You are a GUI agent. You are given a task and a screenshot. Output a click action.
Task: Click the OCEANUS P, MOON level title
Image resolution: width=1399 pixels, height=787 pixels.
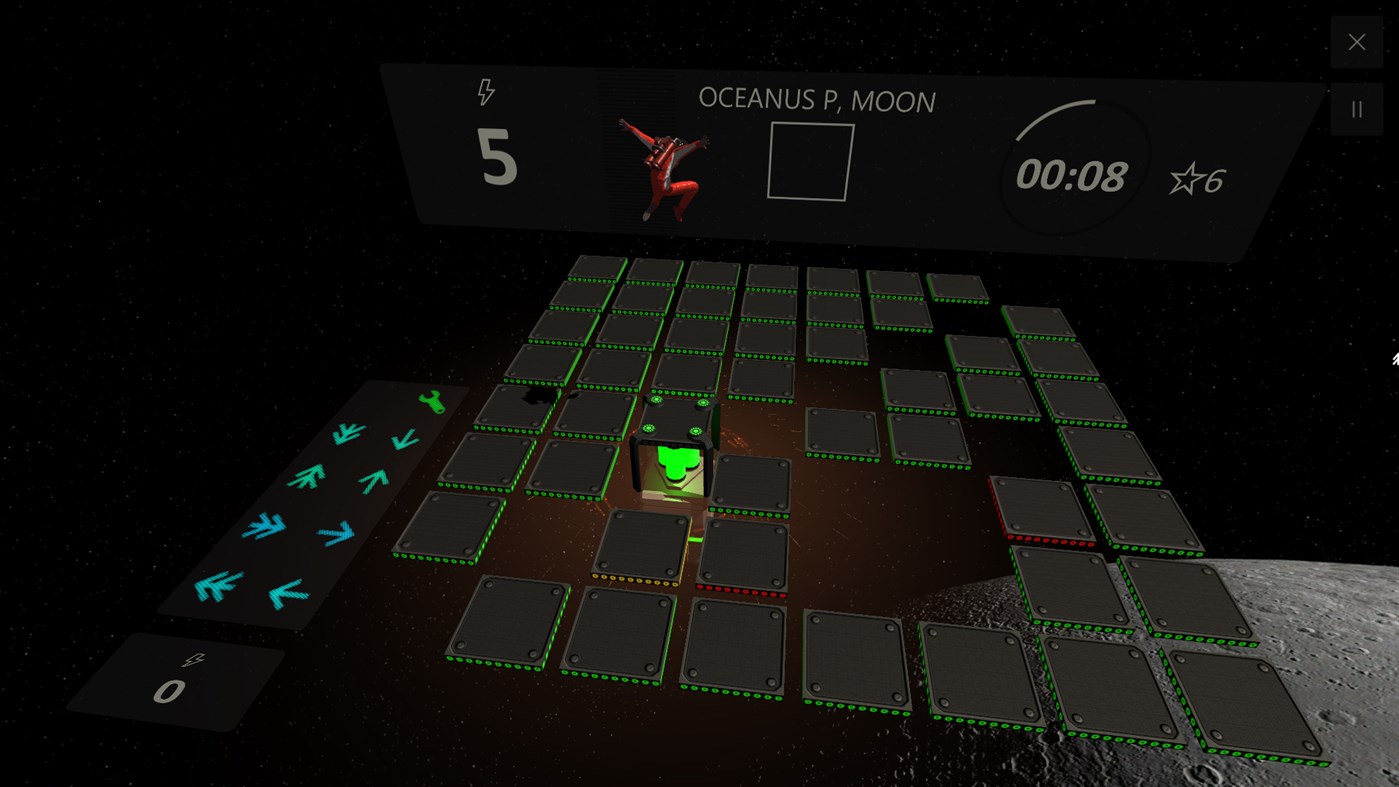point(817,101)
